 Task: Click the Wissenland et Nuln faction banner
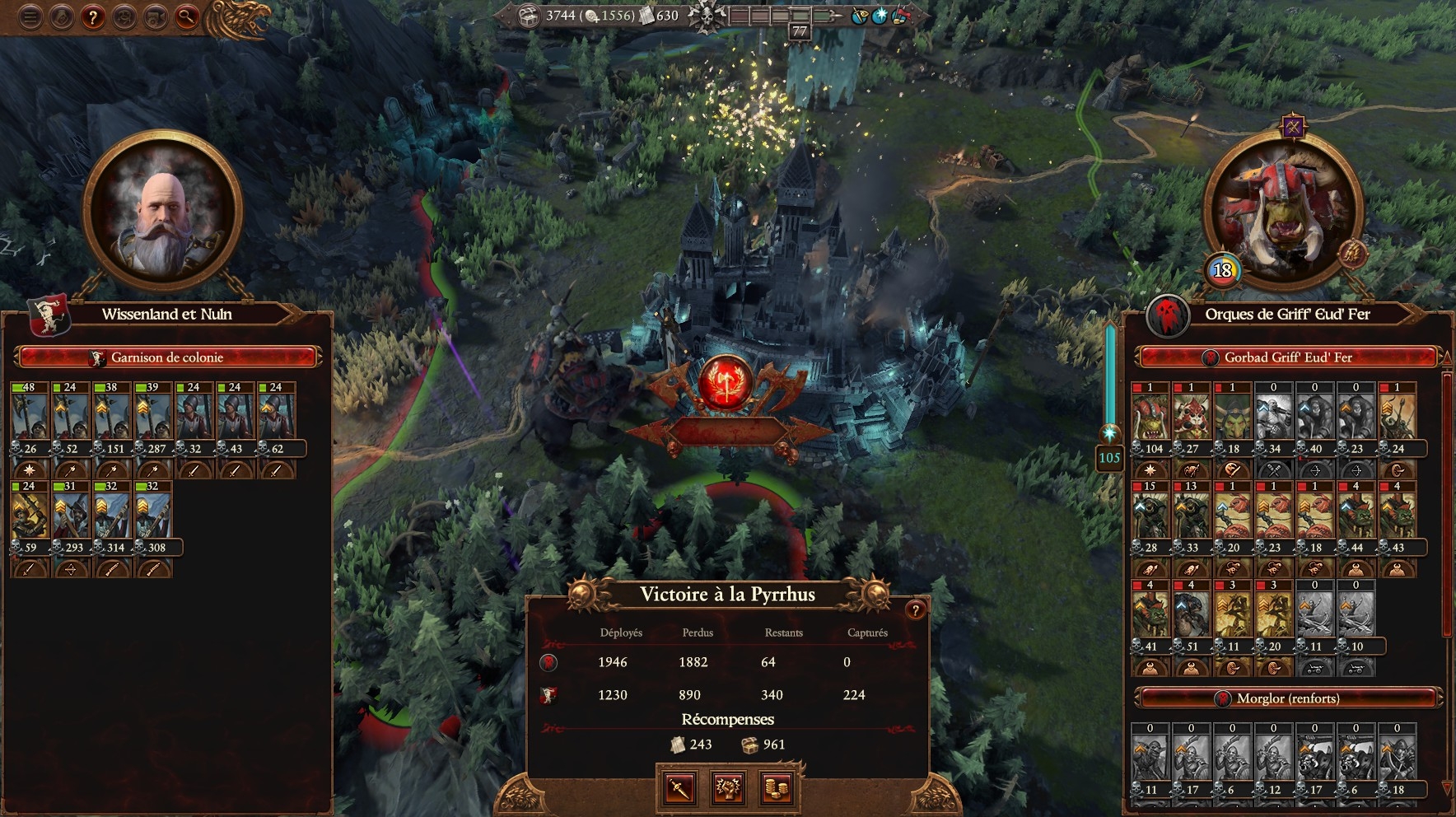click(48, 316)
